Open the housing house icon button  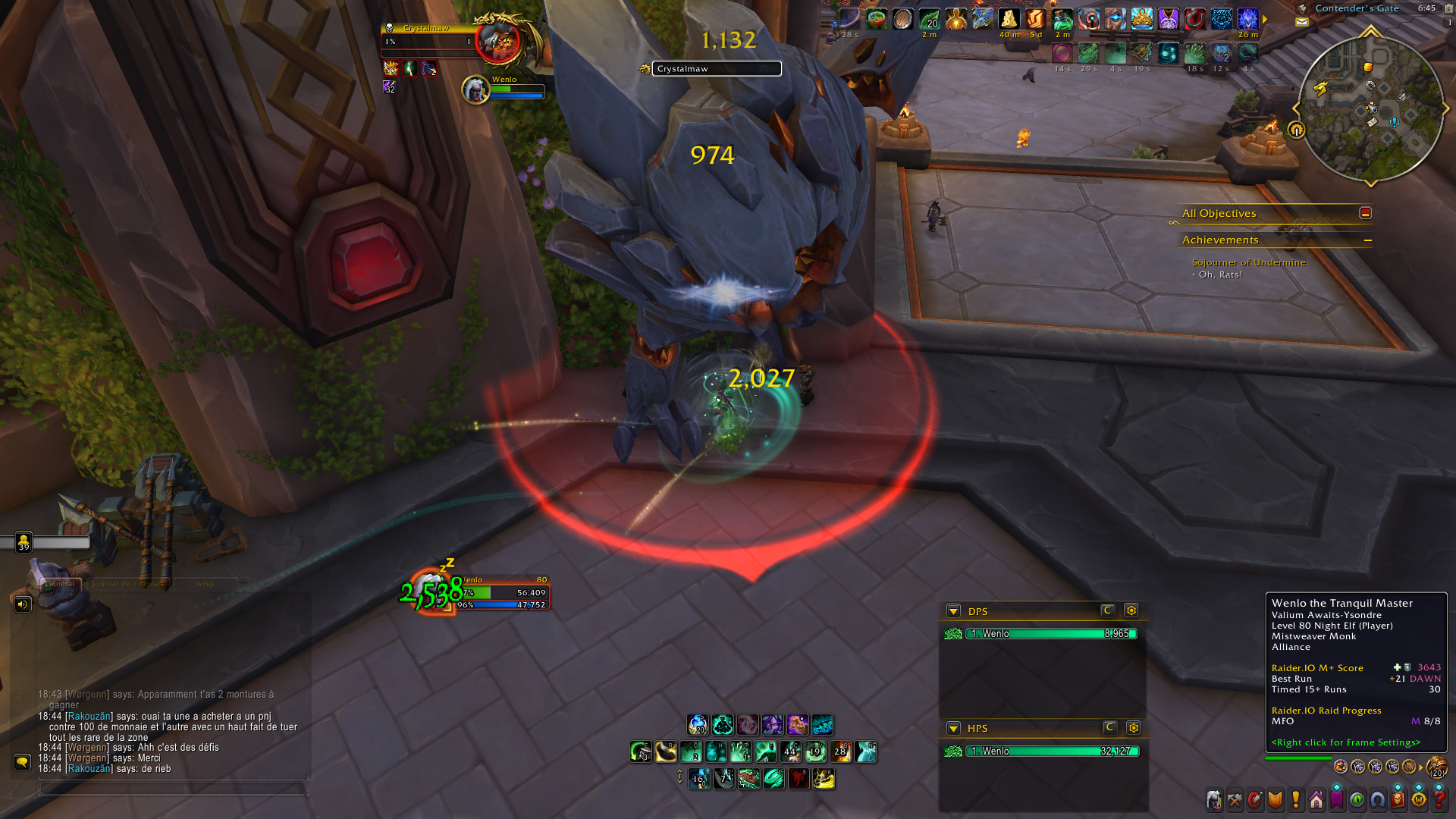[x=1316, y=800]
